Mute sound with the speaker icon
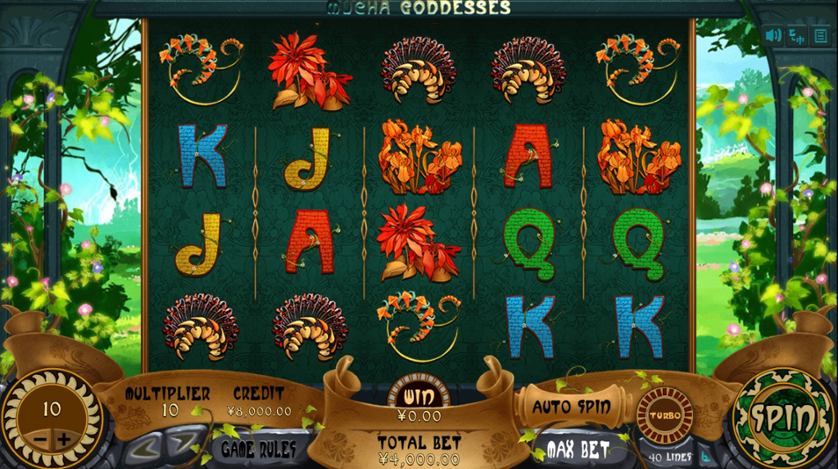The width and height of the screenshot is (838, 469). pyautogui.click(x=774, y=35)
